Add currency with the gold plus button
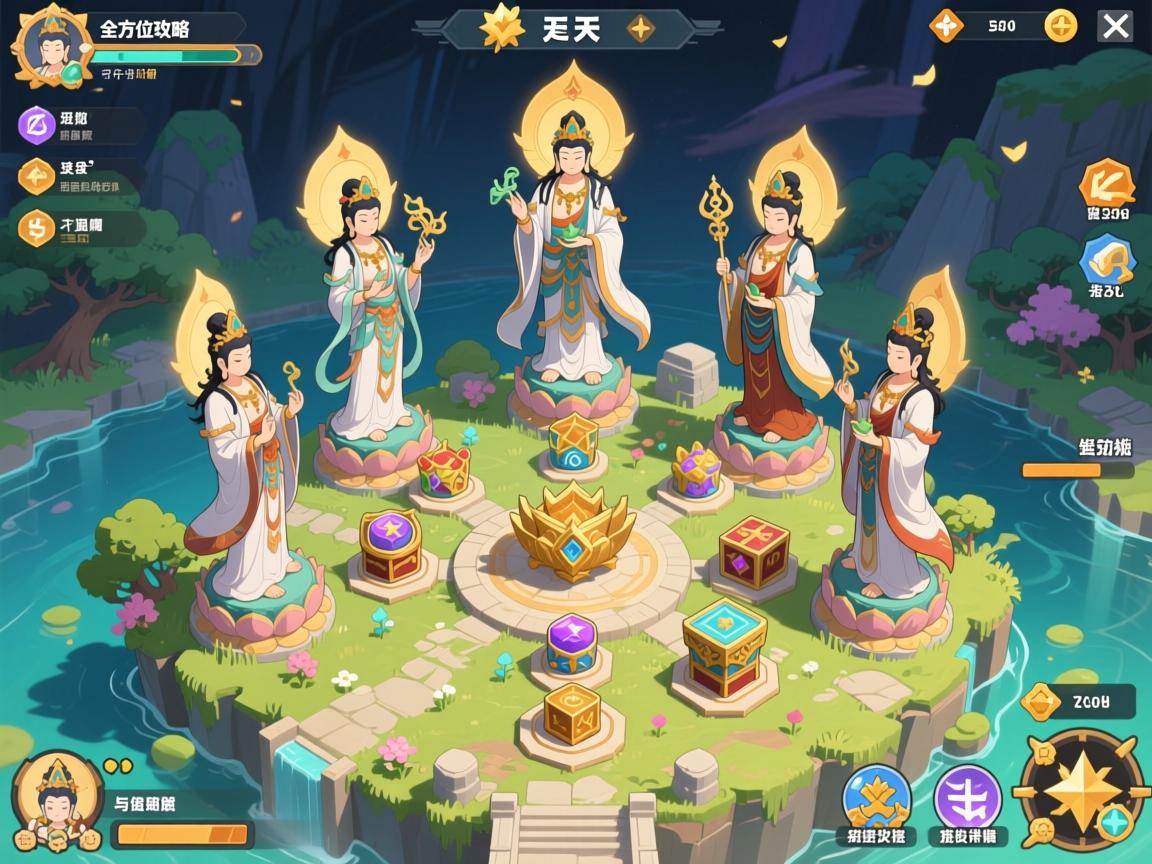 [1061, 26]
